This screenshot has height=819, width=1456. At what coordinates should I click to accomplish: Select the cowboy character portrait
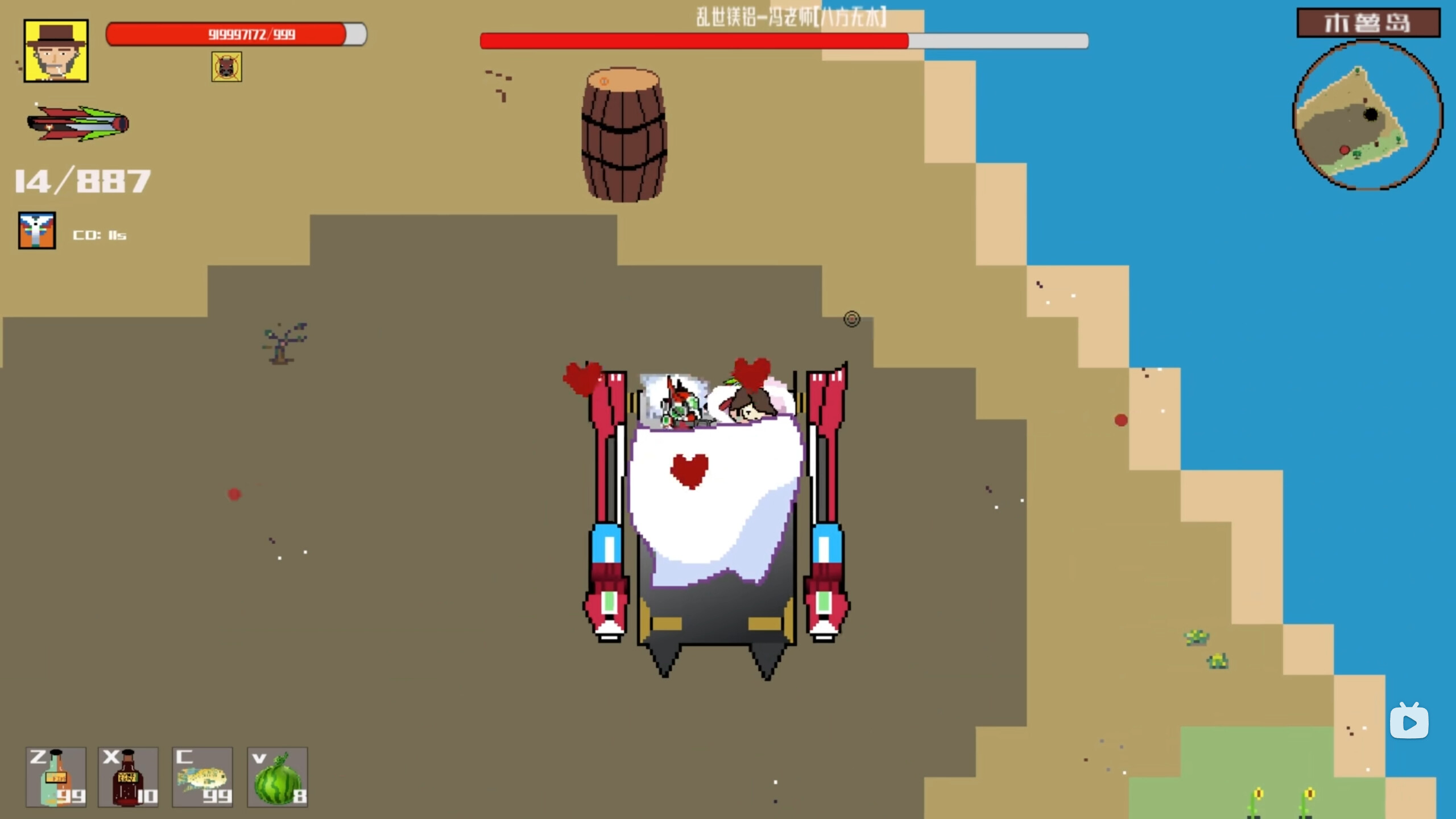tap(55, 51)
